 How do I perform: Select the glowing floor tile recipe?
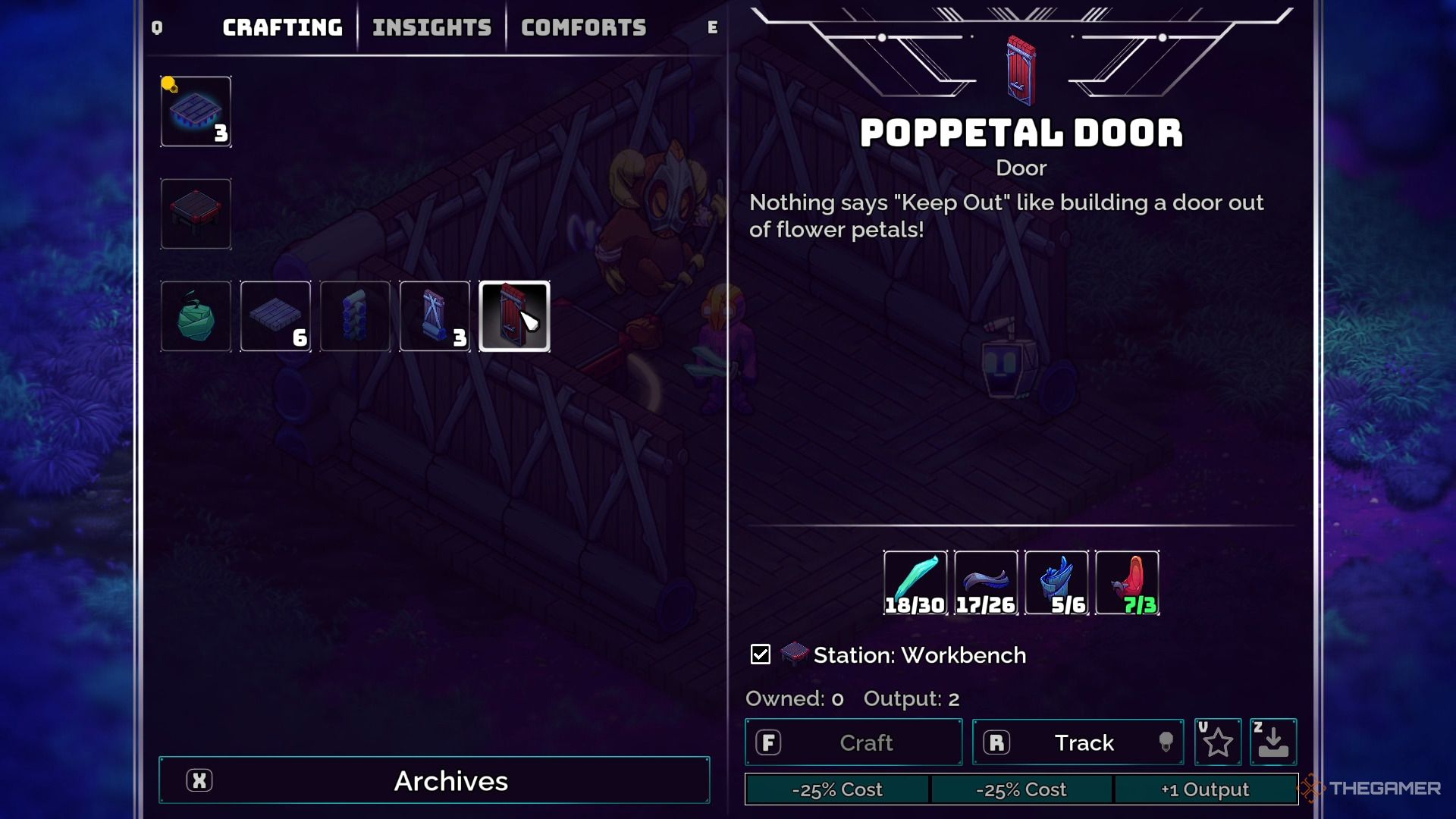click(196, 111)
